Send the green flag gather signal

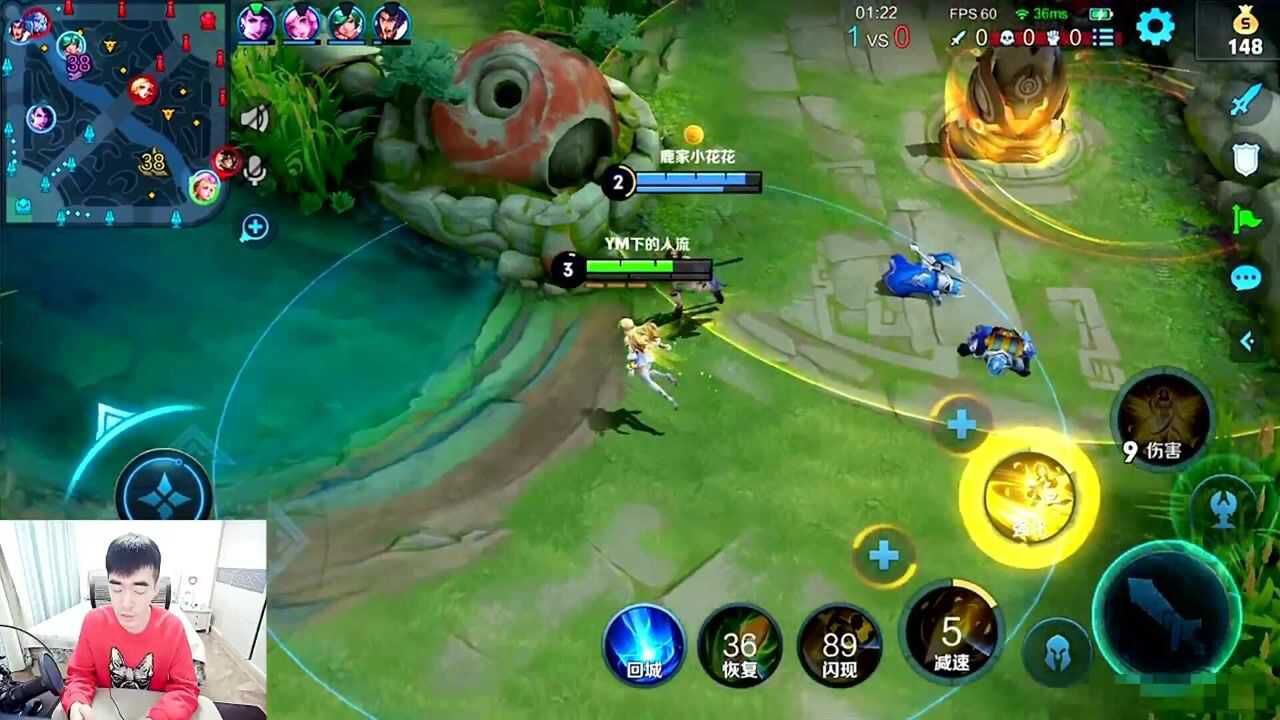pyautogui.click(x=1247, y=218)
